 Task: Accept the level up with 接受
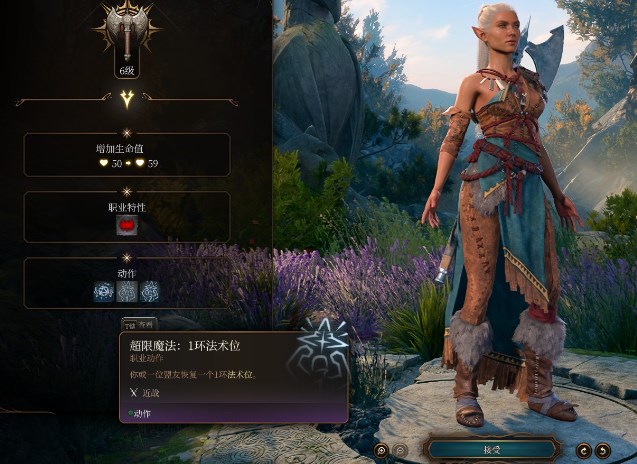491,449
